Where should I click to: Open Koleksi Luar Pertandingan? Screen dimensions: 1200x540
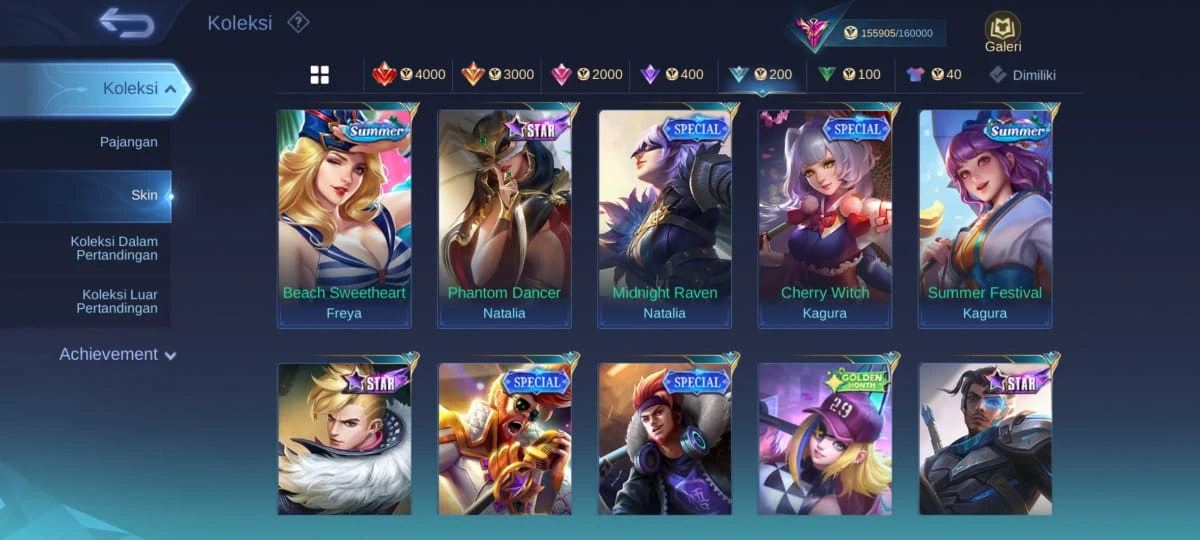click(x=116, y=301)
